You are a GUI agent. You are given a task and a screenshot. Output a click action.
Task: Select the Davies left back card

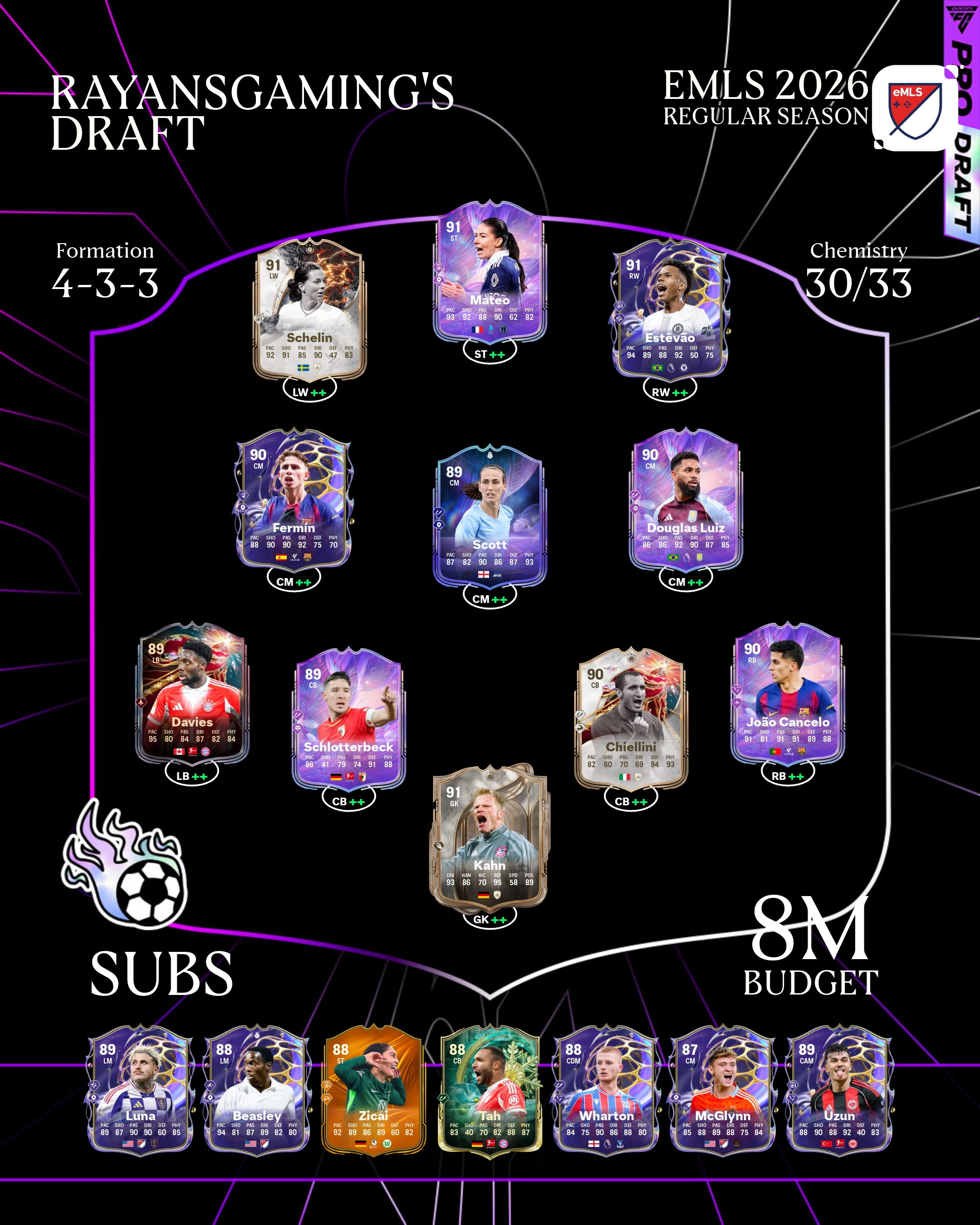pos(192,694)
